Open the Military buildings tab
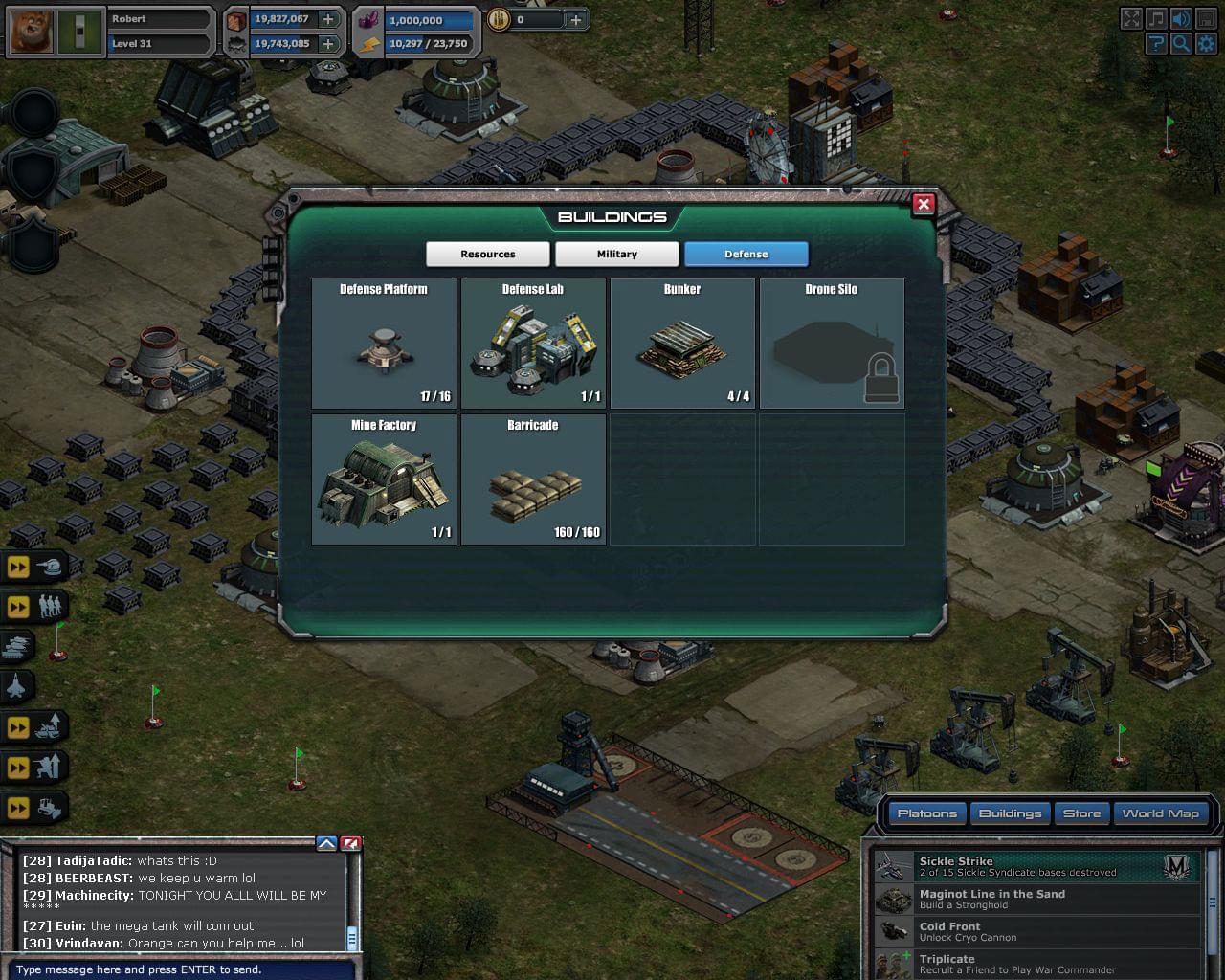 coord(617,254)
